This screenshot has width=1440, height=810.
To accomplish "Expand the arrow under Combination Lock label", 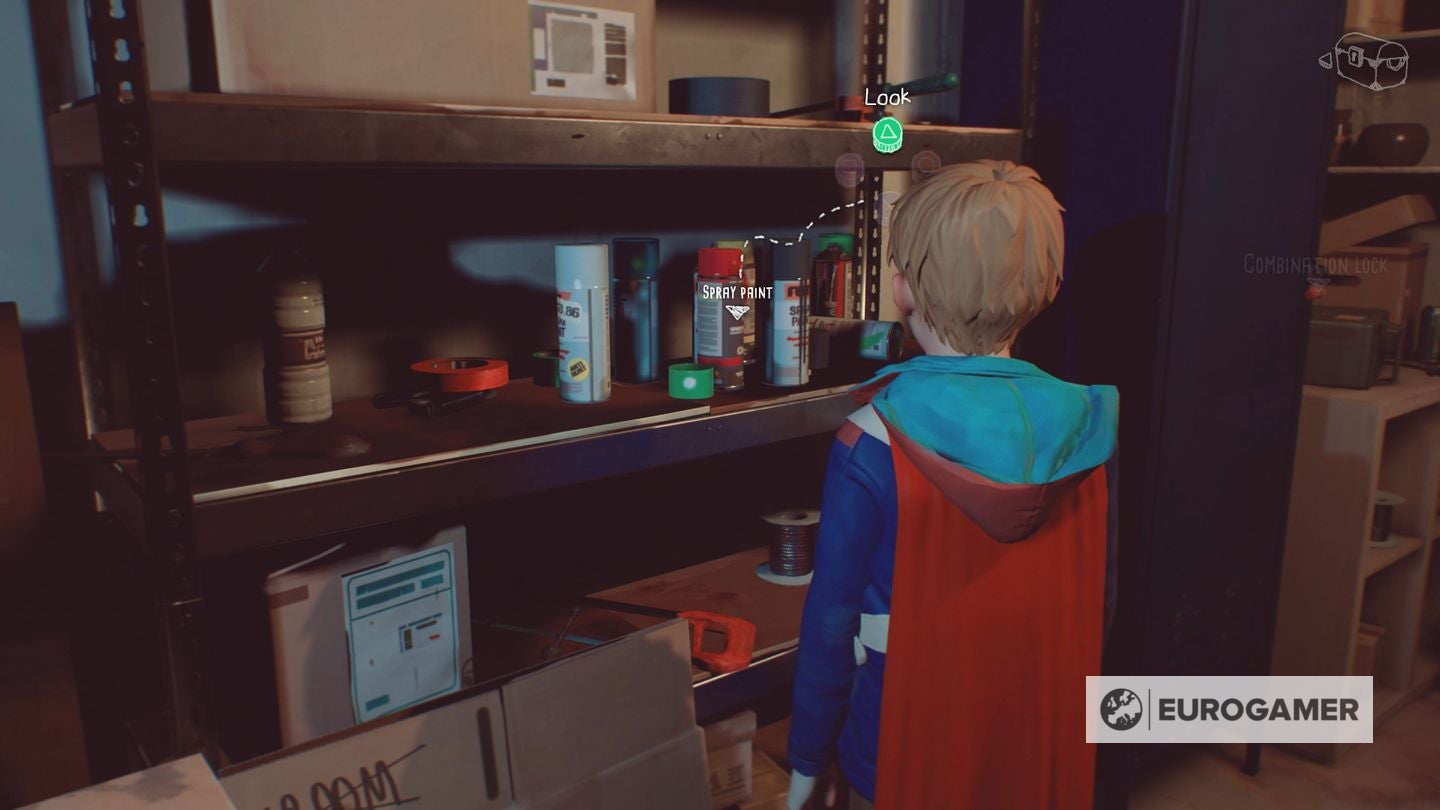I will click(1319, 282).
